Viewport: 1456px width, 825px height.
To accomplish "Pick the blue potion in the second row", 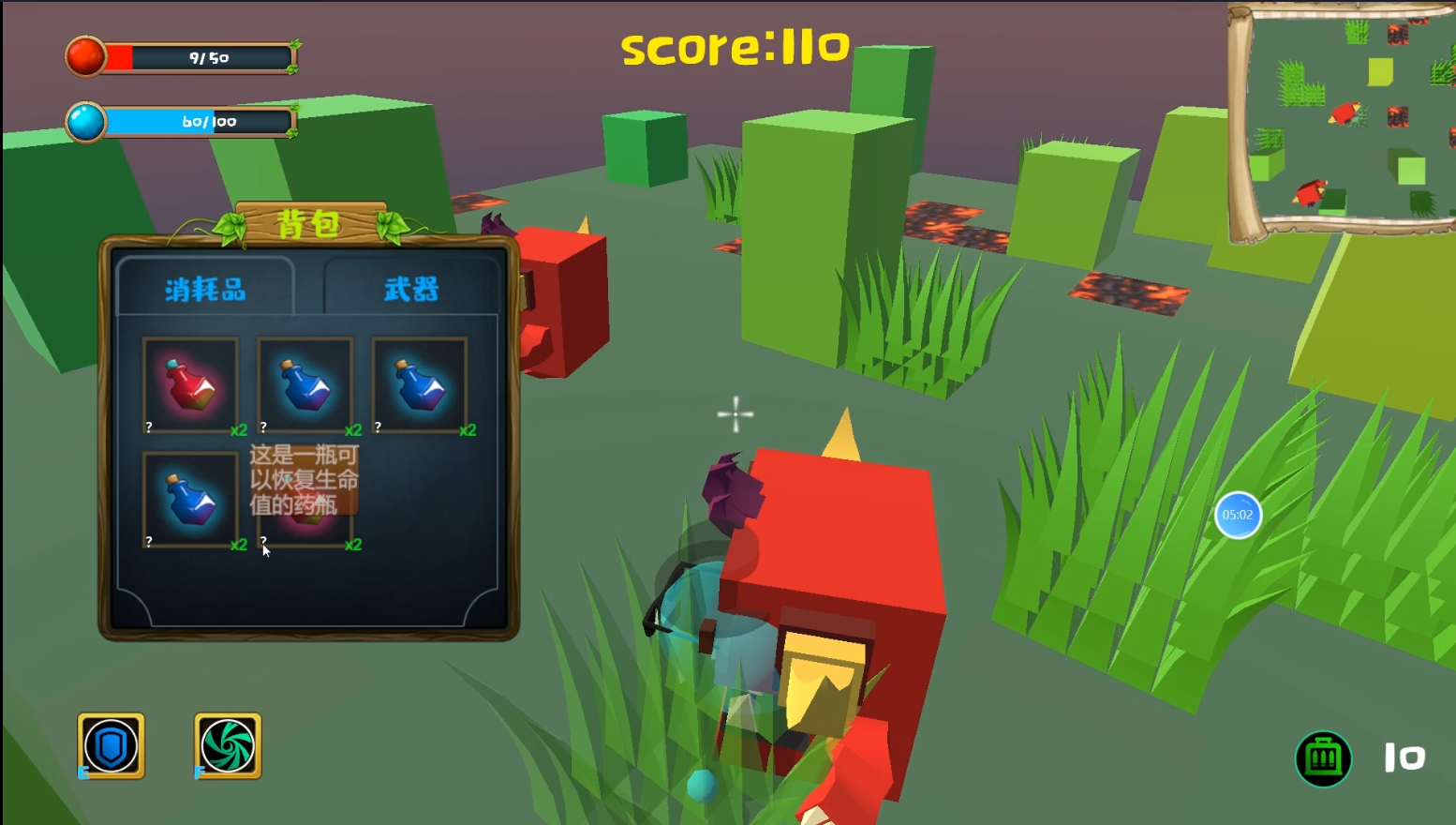I will pos(190,500).
